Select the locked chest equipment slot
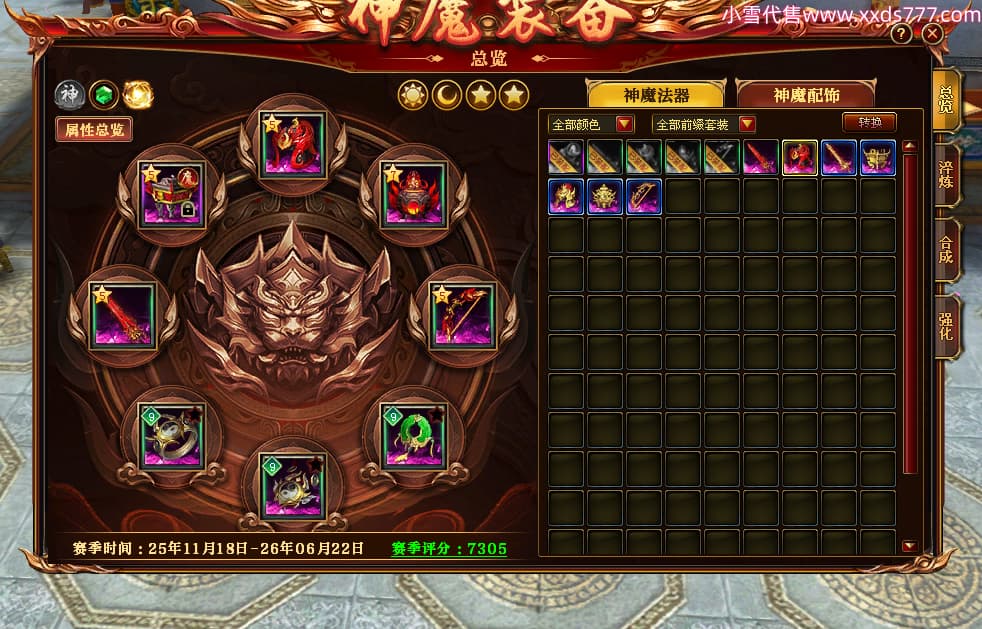Image resolution: width=982 pixels, height=629 pixels. tap(171, 196)
